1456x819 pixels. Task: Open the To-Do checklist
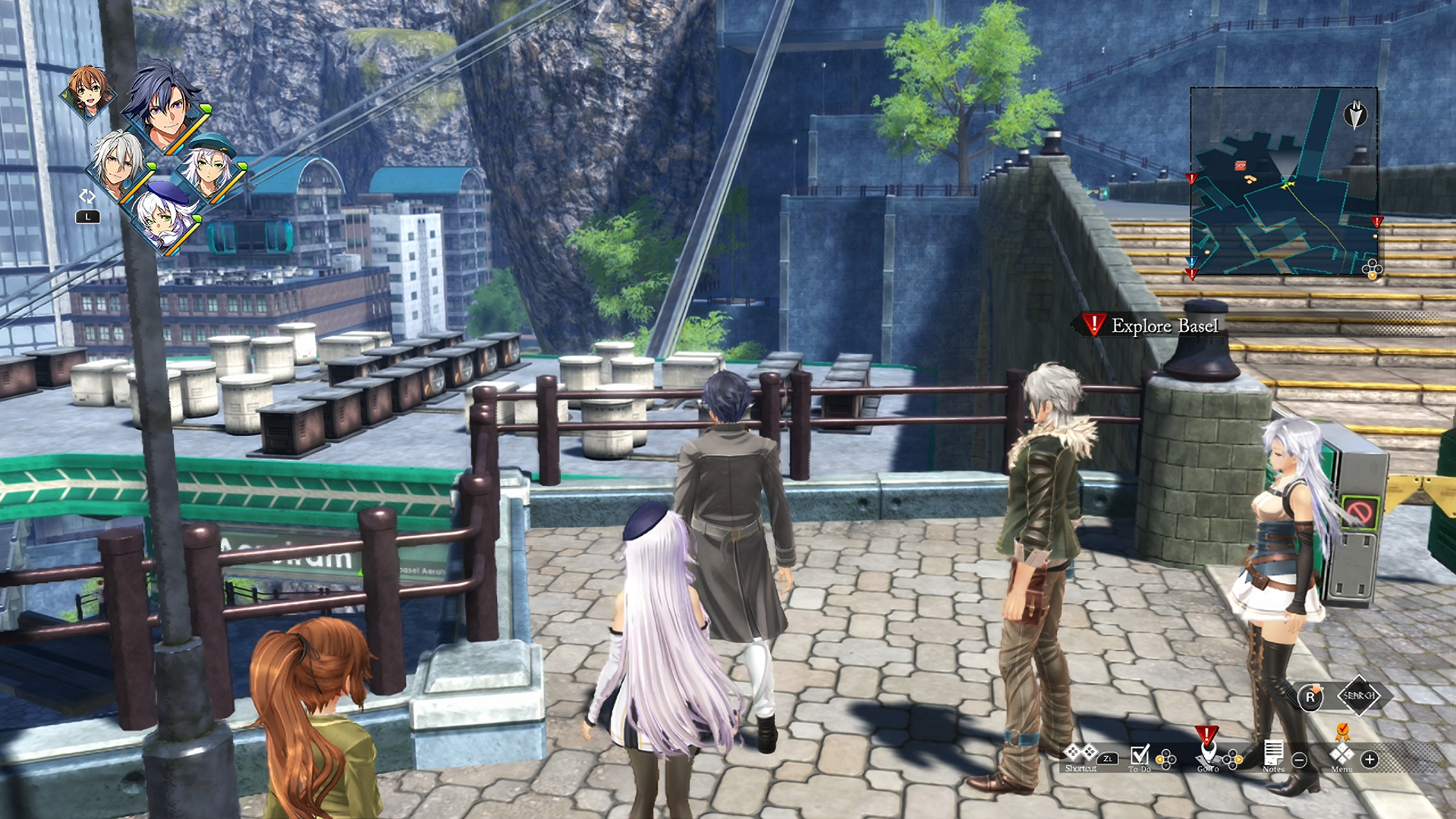tap(1139, 754)
